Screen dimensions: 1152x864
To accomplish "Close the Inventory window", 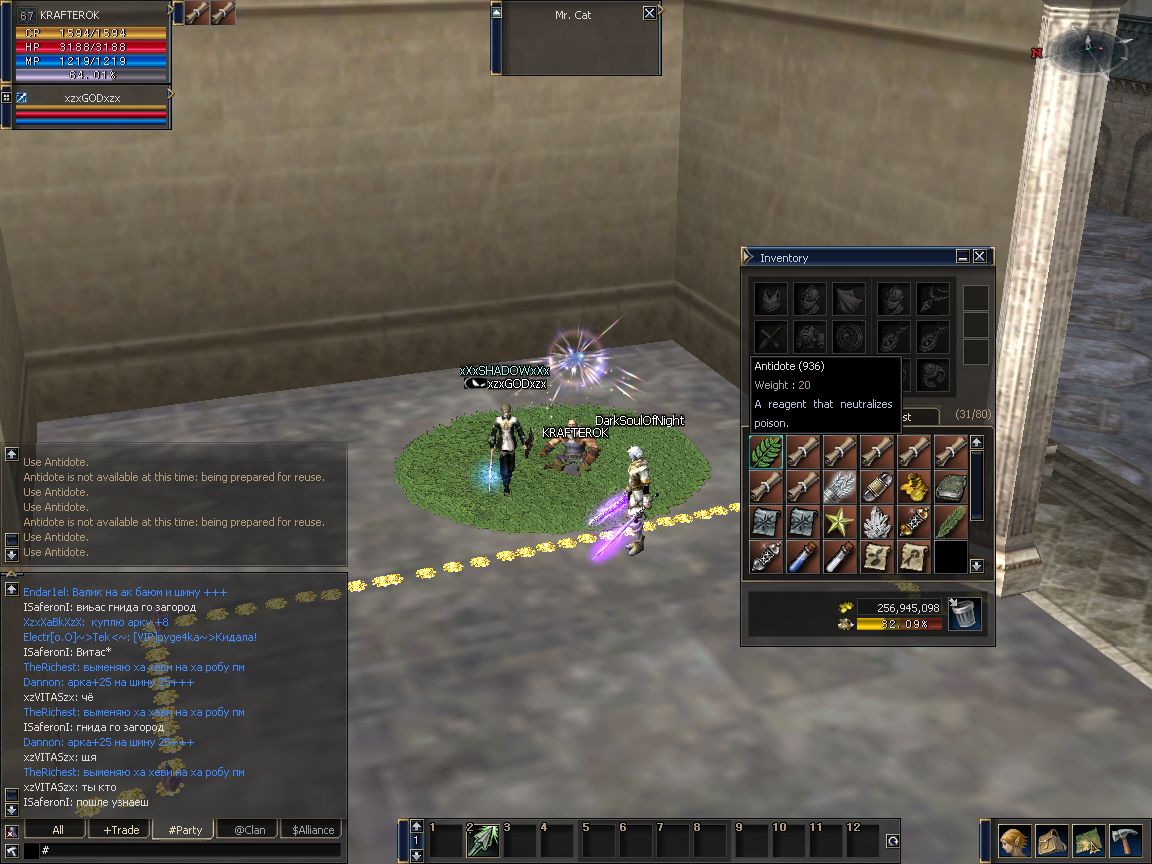I will tap(980, 257).
